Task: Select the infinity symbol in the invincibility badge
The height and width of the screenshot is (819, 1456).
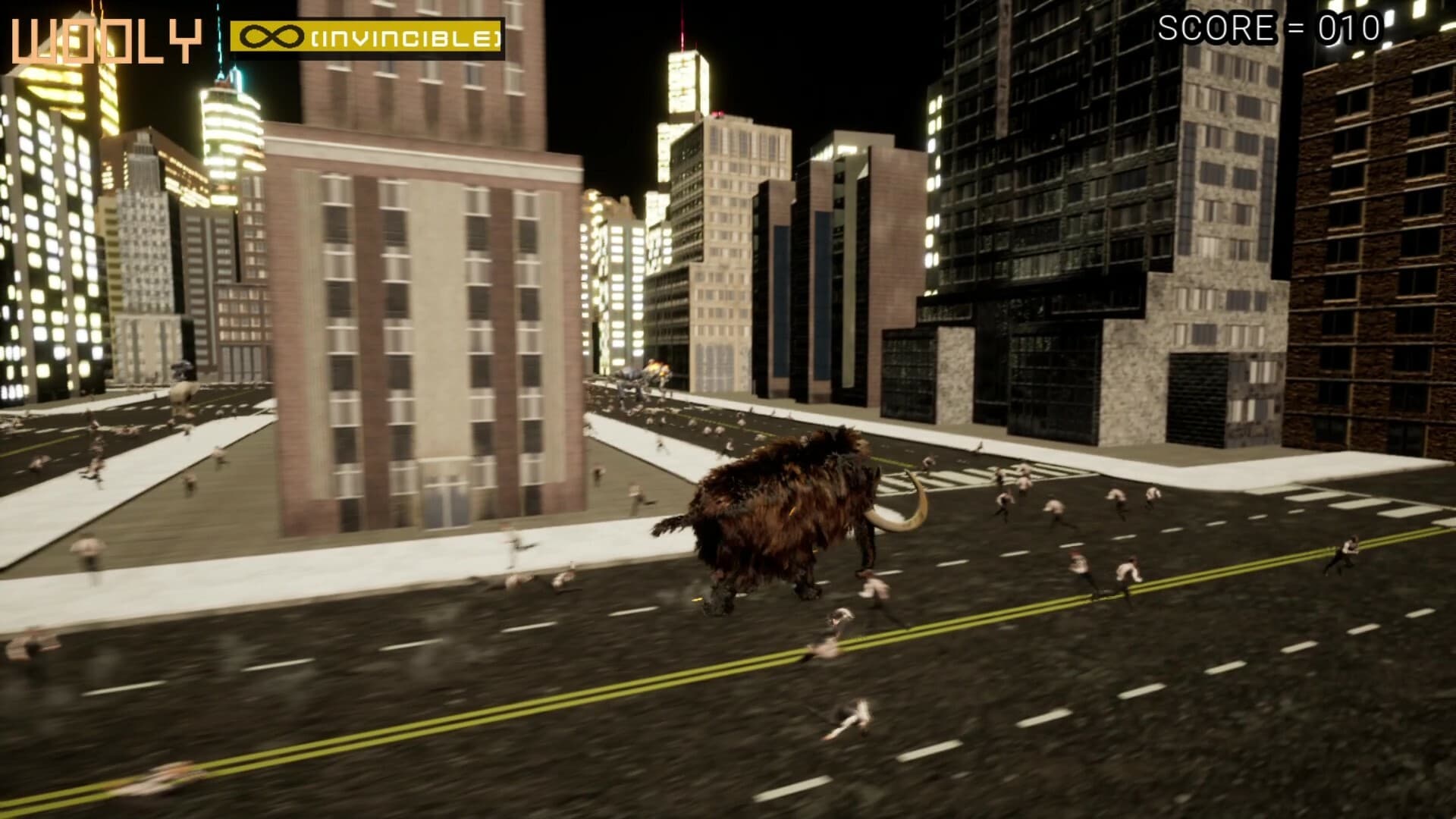Action: point(273,34)
